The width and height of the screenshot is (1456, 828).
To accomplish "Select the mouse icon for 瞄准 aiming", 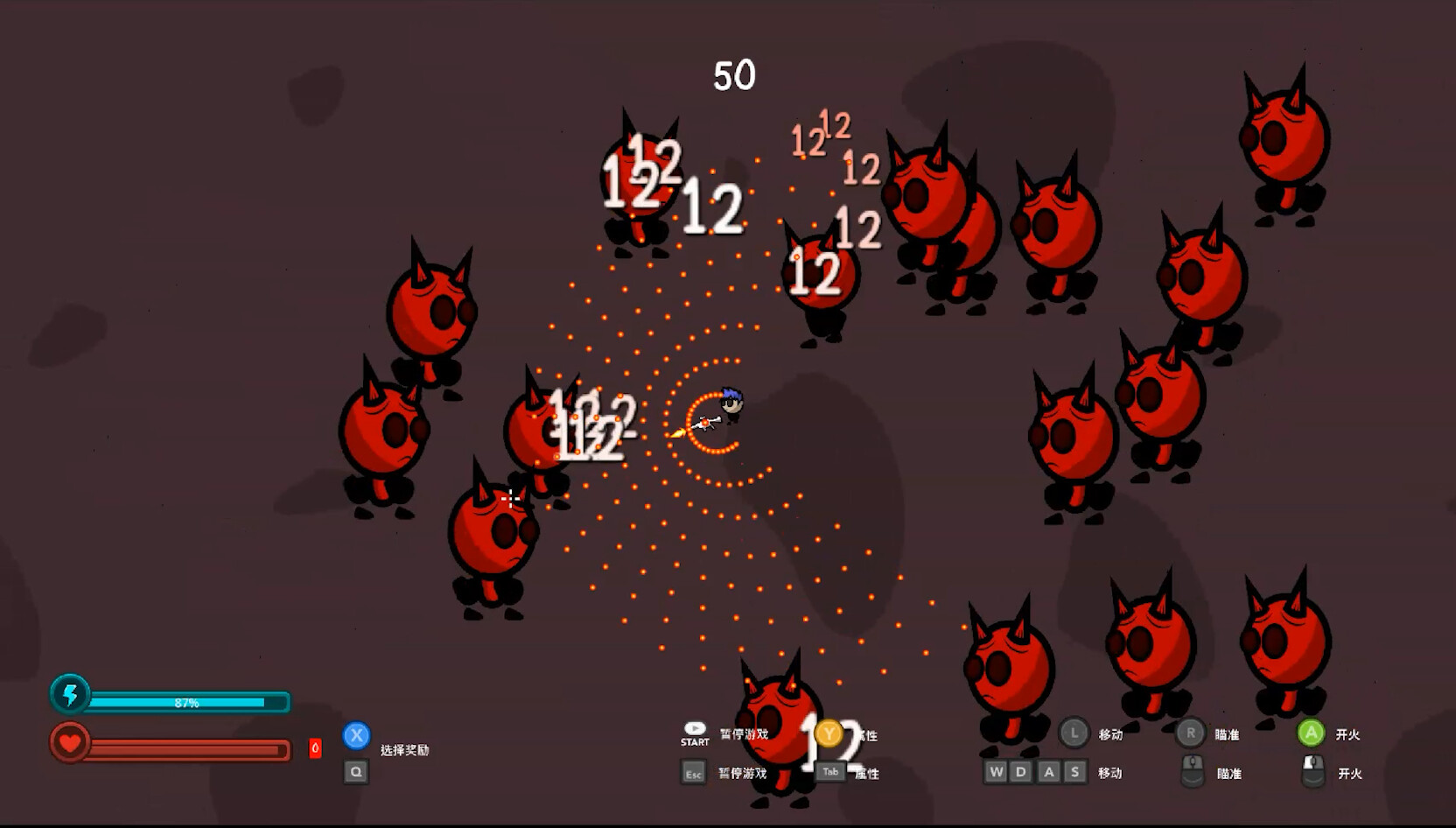I will tap(1192, 773).
